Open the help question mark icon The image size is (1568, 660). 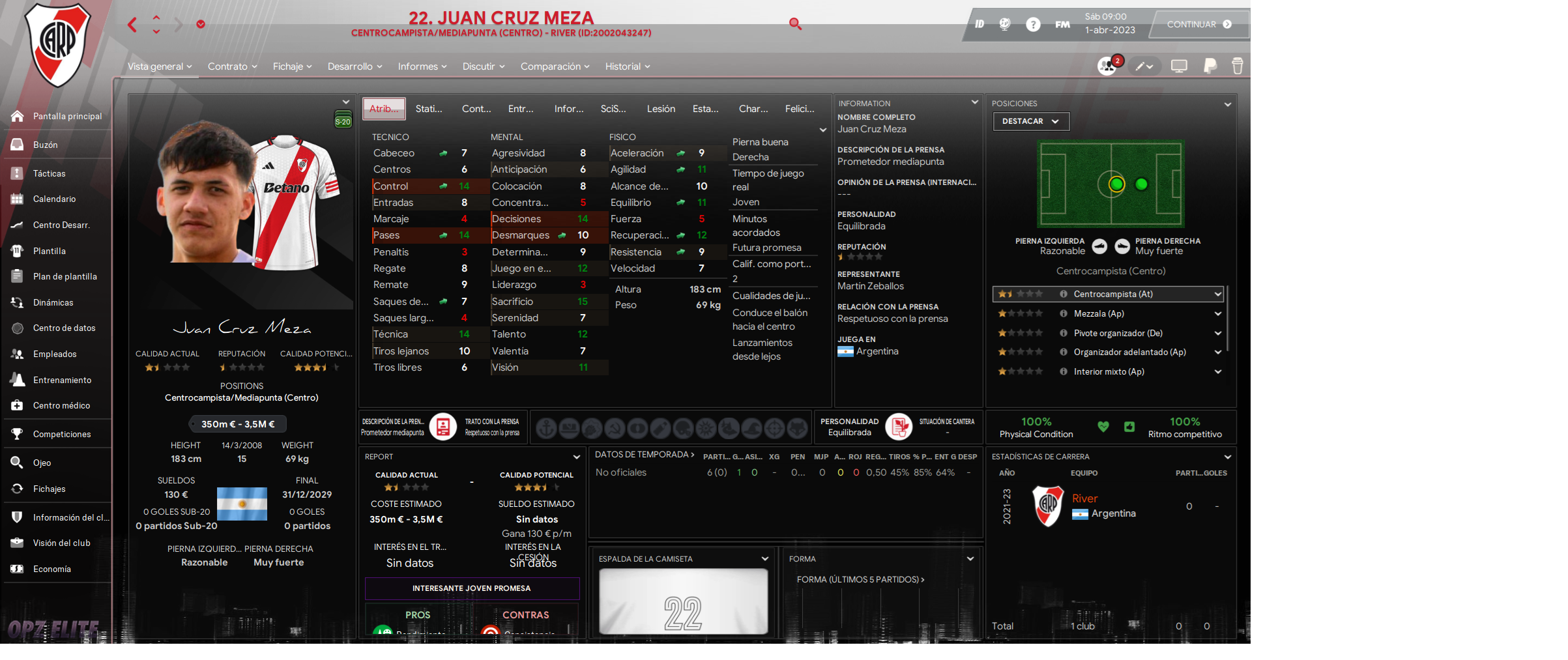click(1033, 25)
